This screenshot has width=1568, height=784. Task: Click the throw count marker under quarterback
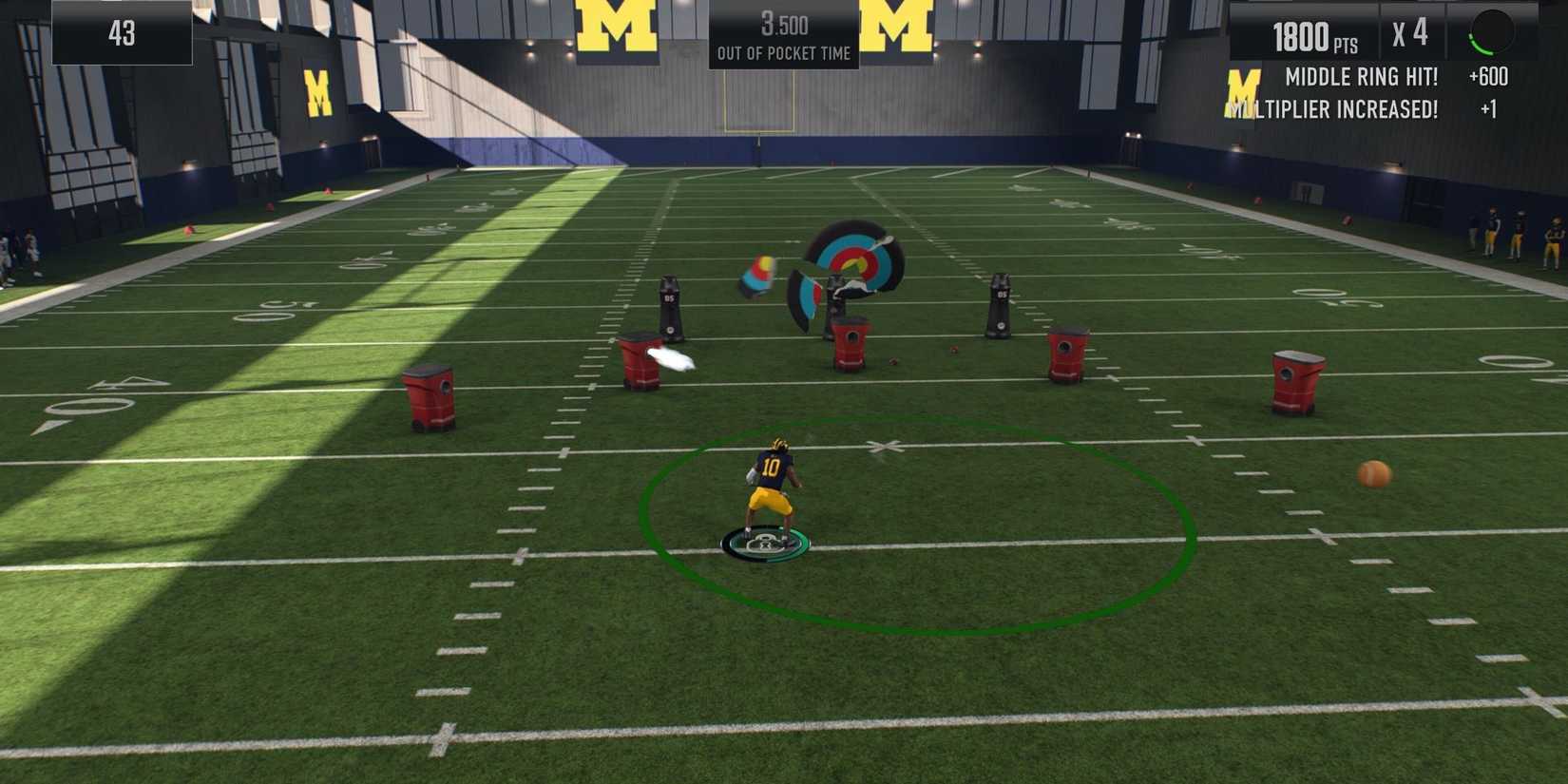pyautogui.click(x=765, y=542)
